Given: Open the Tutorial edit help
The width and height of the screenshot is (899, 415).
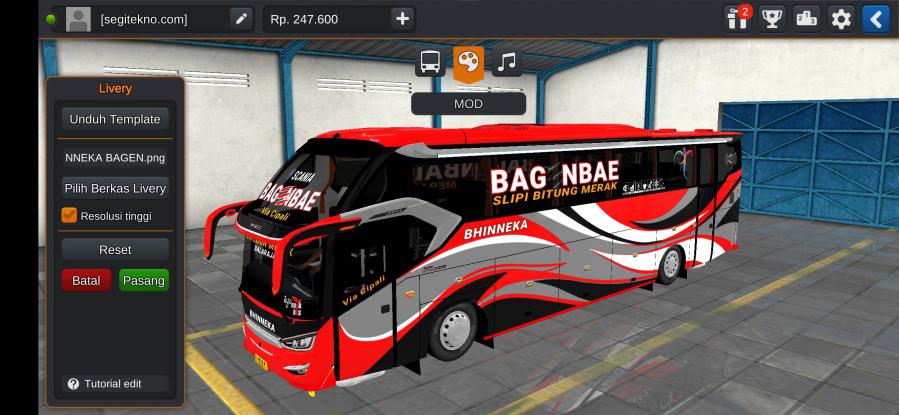Looking at the screenshot, I should pos(104,384).
